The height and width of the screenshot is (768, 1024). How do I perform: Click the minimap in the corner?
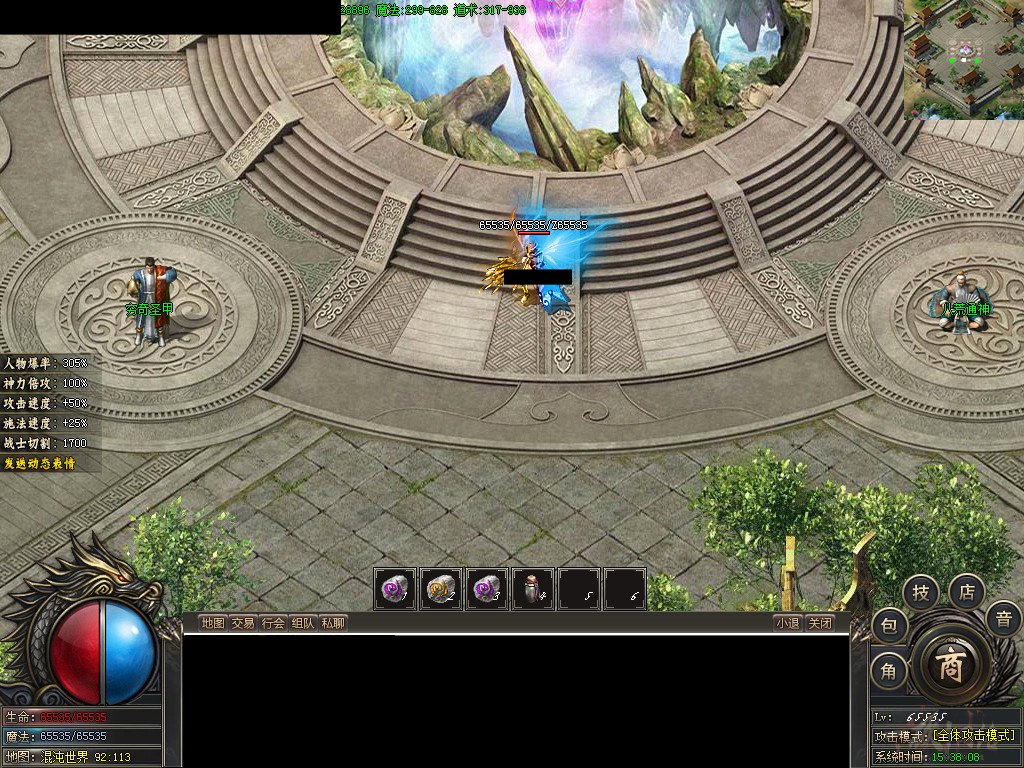click(964, 59)
